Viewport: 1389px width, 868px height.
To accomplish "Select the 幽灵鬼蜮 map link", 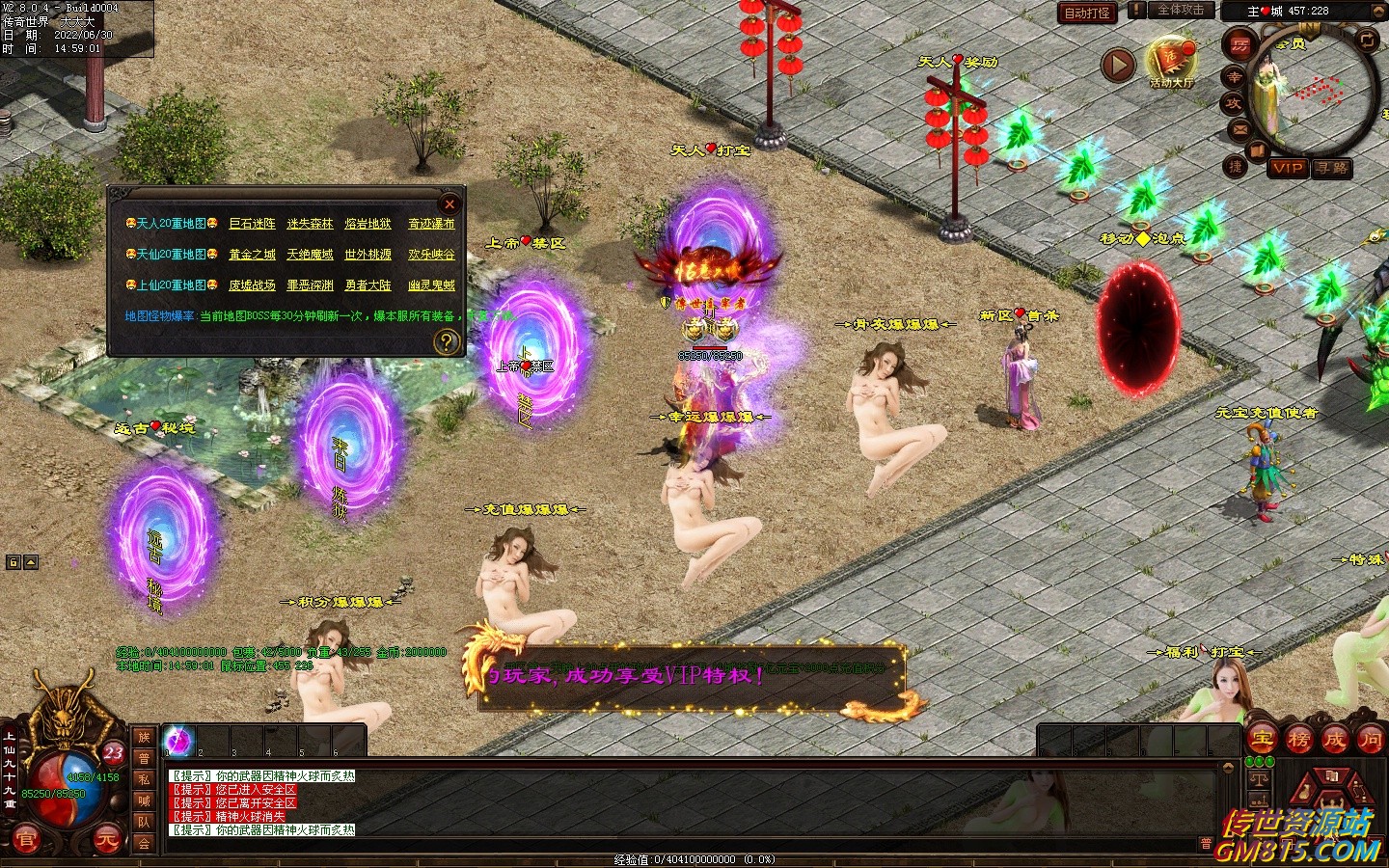I will click(x=431, y=285).
